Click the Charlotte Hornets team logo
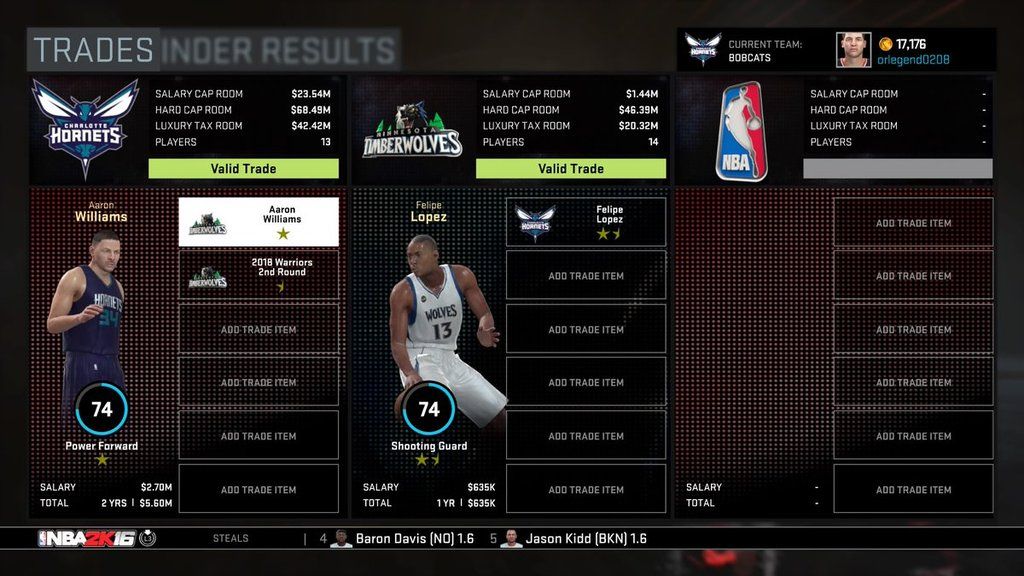This screenshot has width=1024, height=576. pyautogui.click(x=85, y=128)
